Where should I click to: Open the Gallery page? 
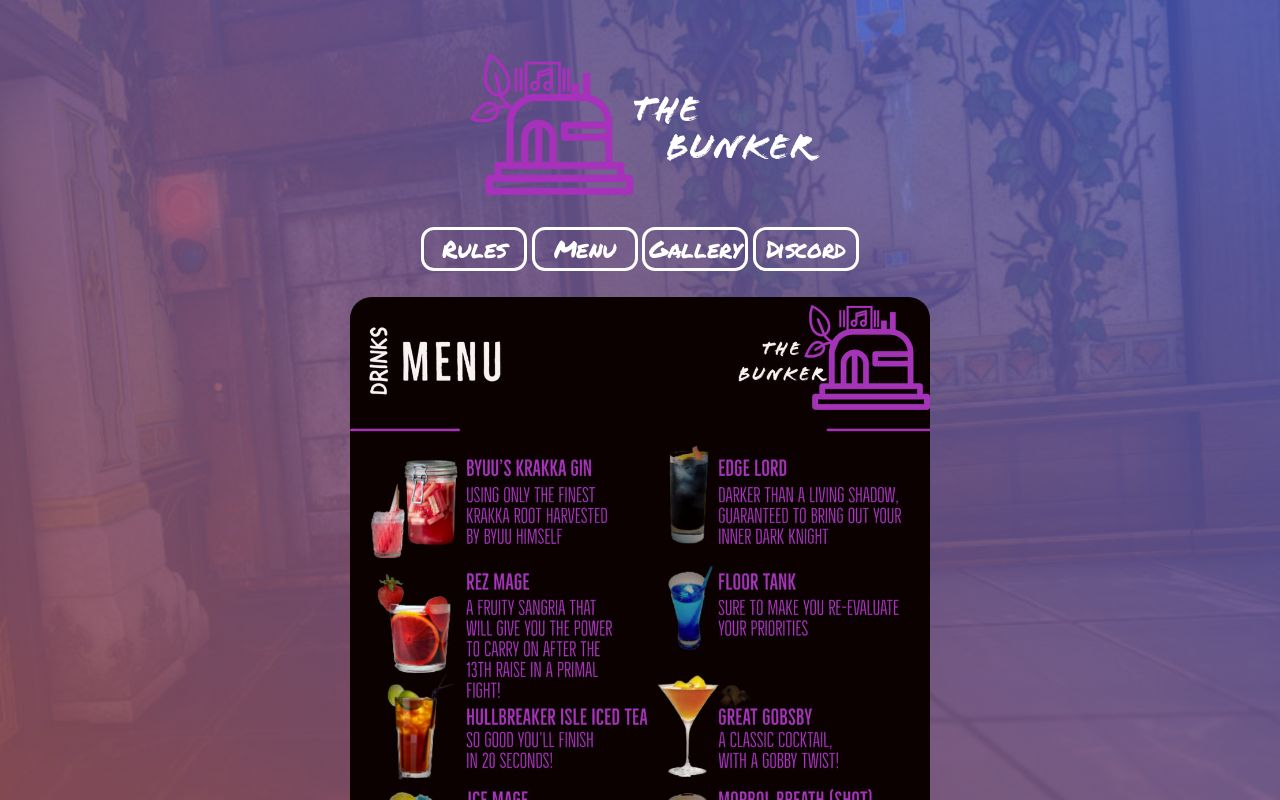pos(694,249)
